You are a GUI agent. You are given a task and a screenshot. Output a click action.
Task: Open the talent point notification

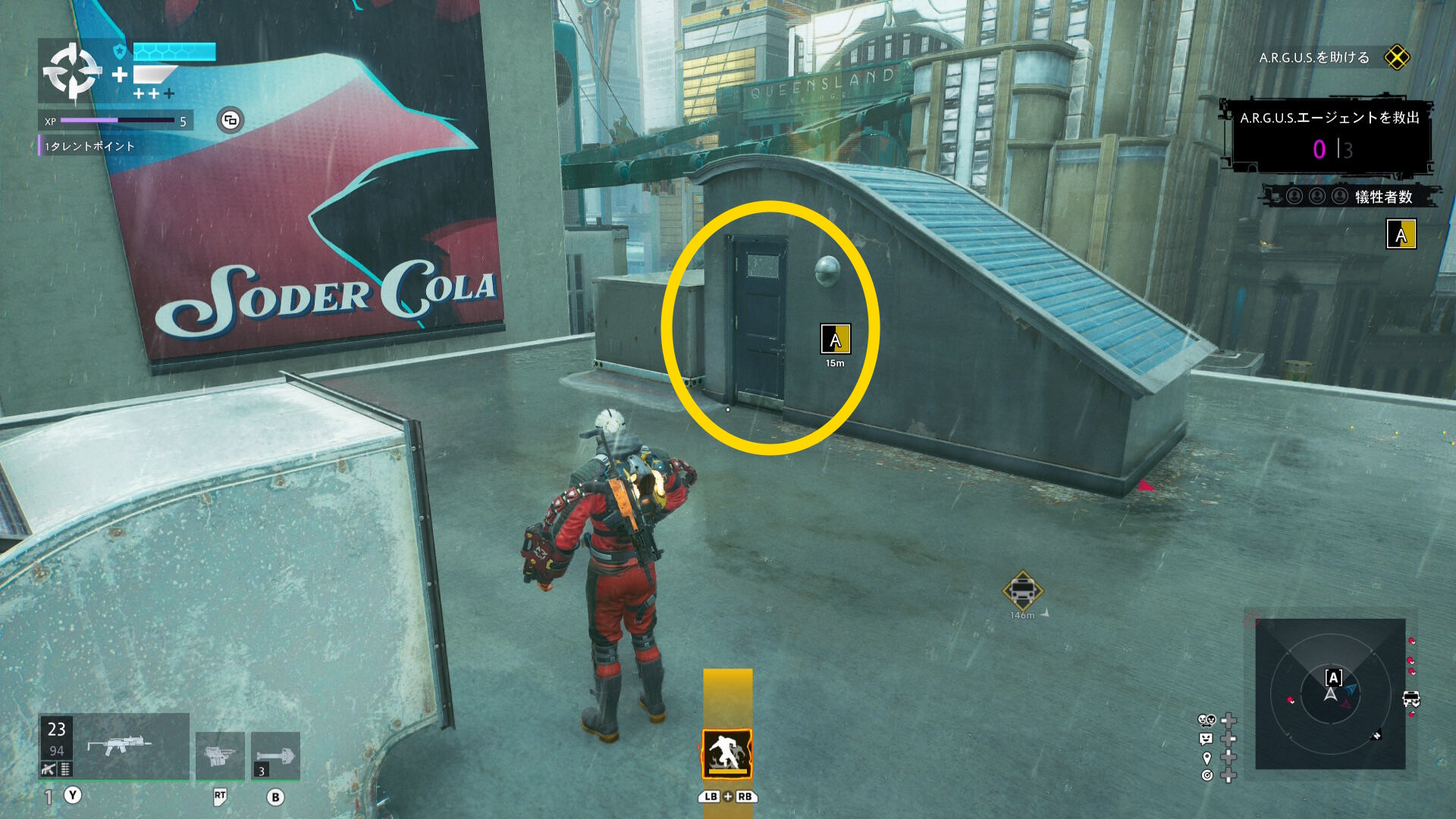tap(89, 146)
